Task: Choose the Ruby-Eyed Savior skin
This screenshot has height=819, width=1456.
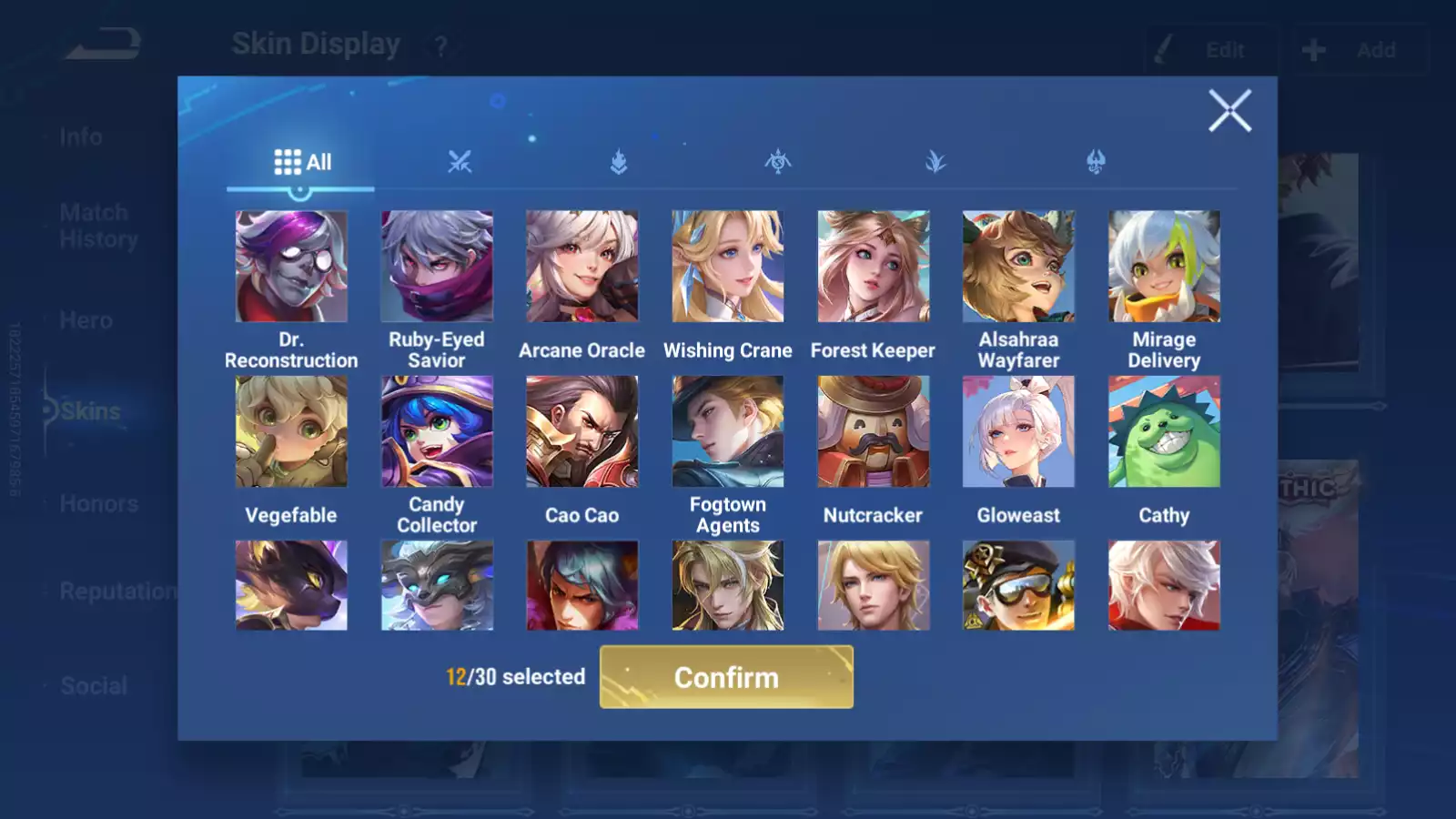Action: (x=437, y=267)
